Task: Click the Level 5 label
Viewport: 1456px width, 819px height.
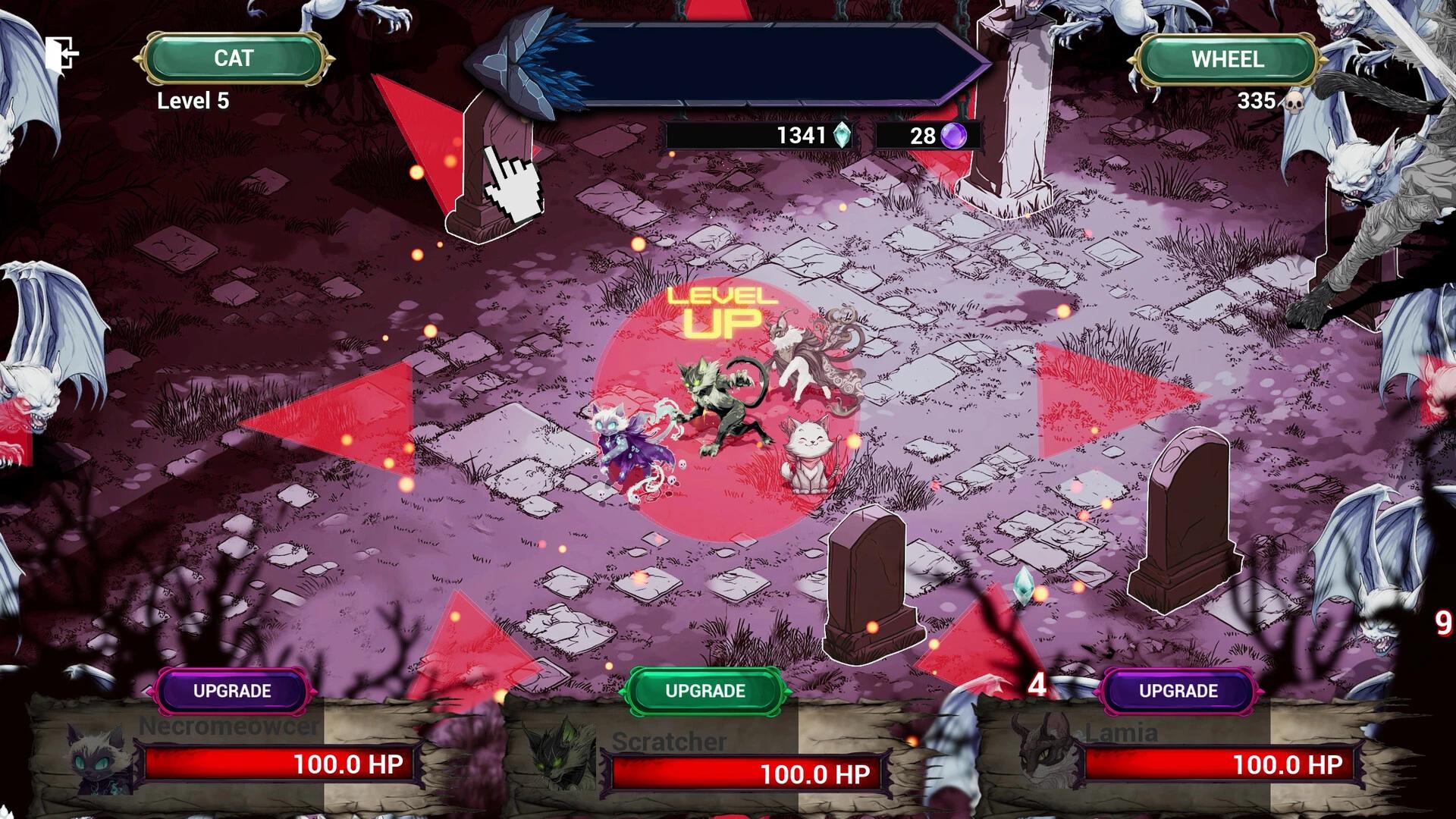Action: tap(192, 101)
